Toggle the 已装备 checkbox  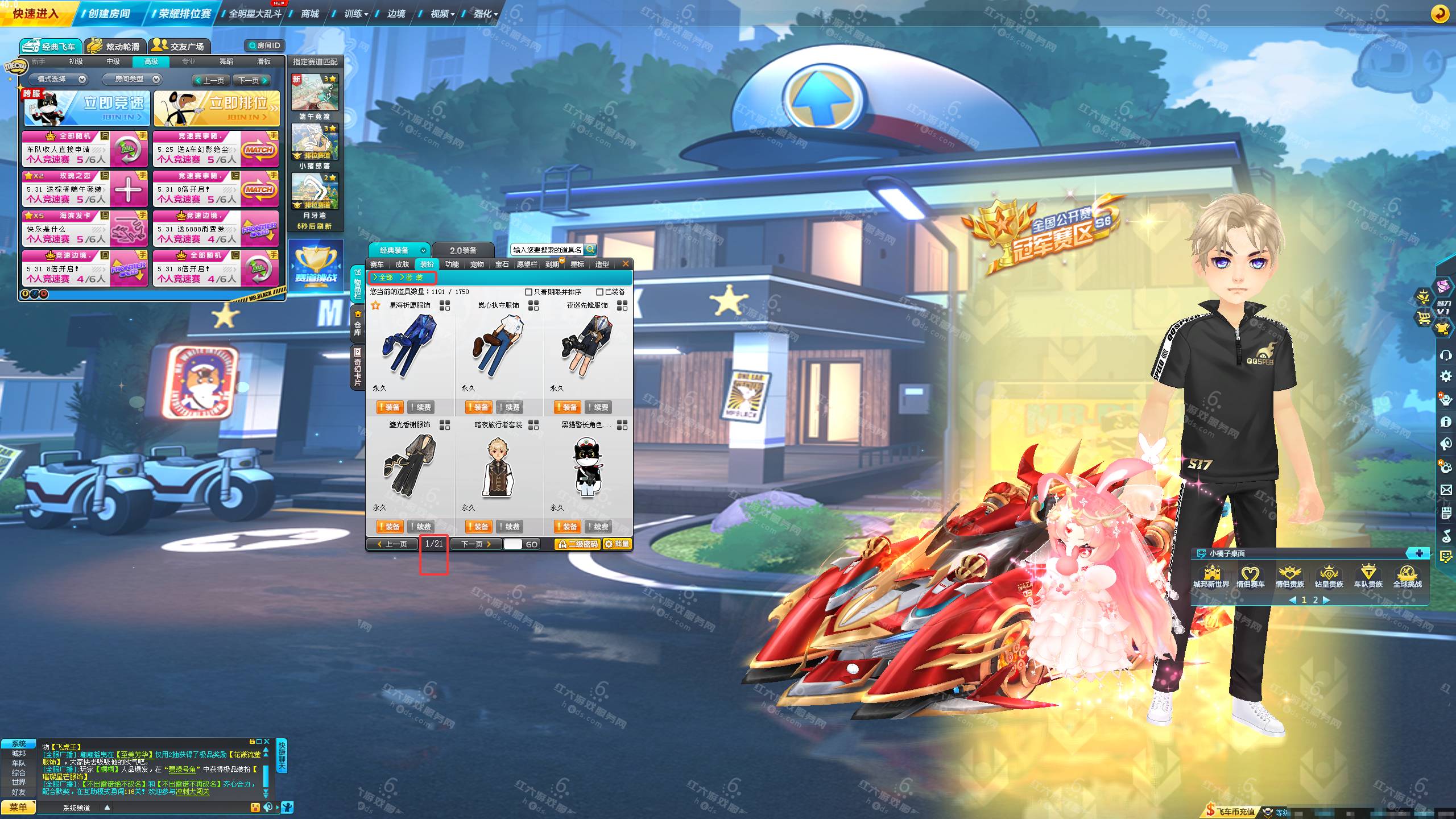[x=599, y=292]
